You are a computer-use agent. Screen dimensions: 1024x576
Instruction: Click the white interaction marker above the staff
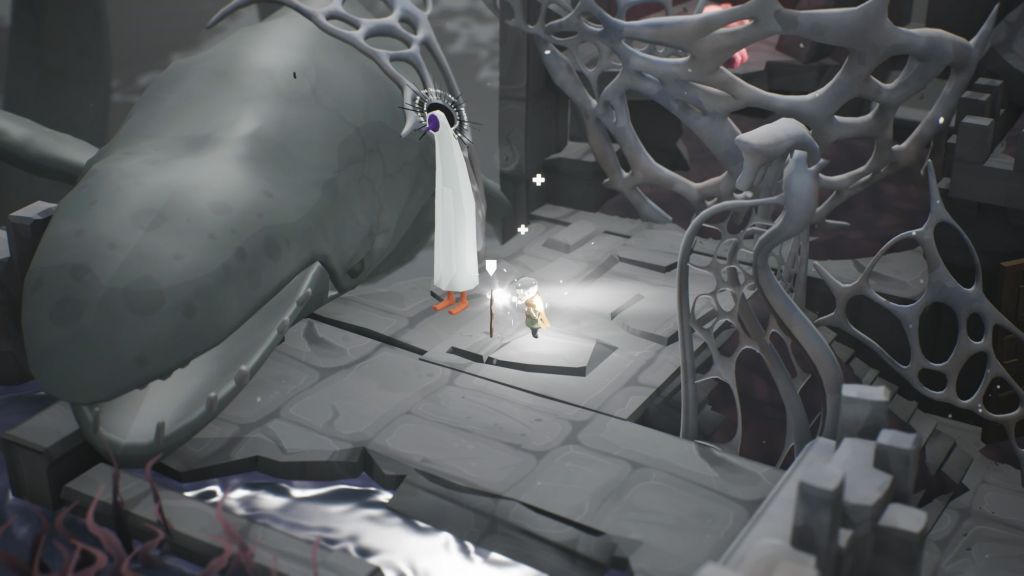pyautogui.click(x=491, y=267)
